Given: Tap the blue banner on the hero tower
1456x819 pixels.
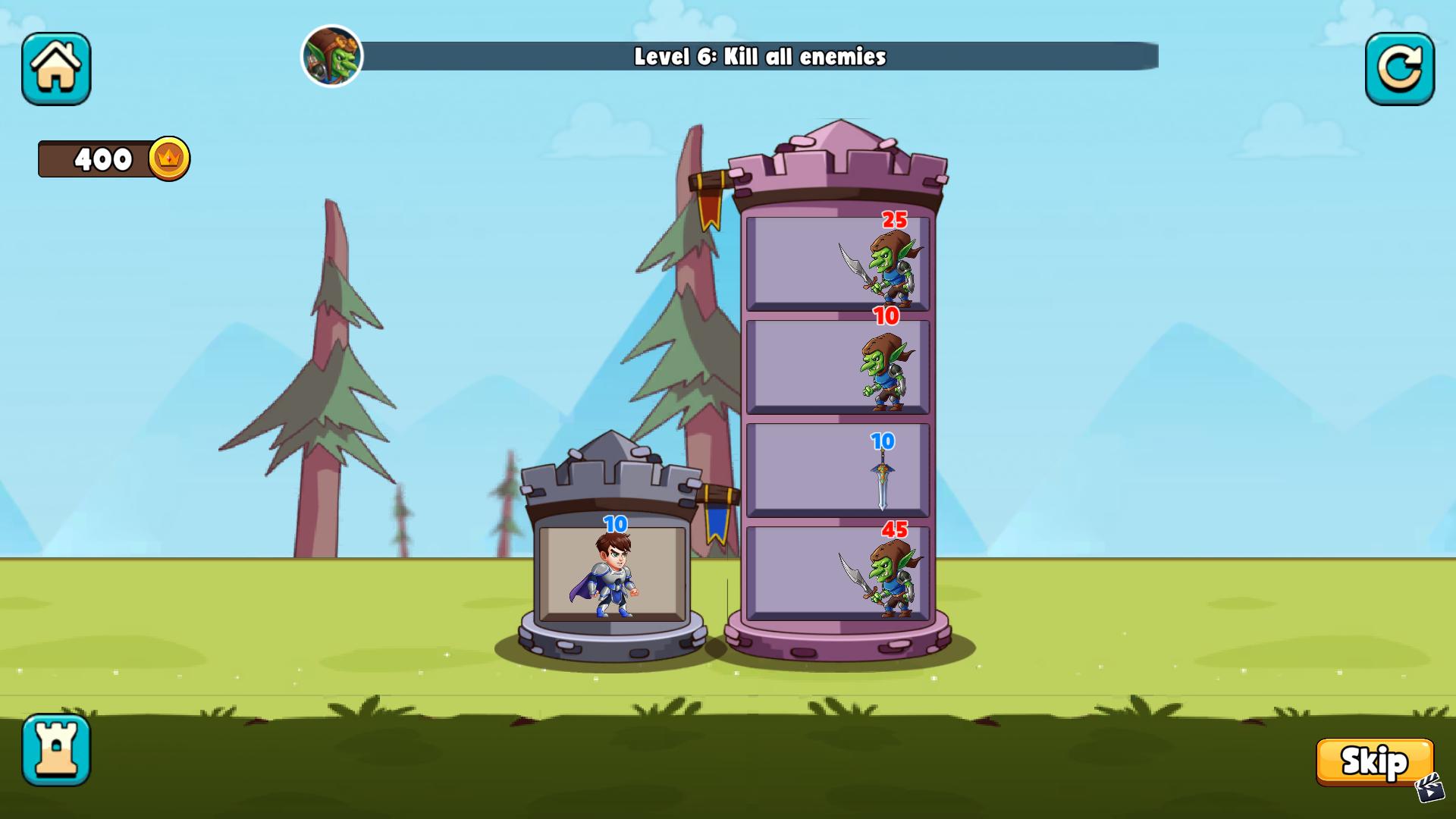Looking at the screenshot, I should 717,523.
